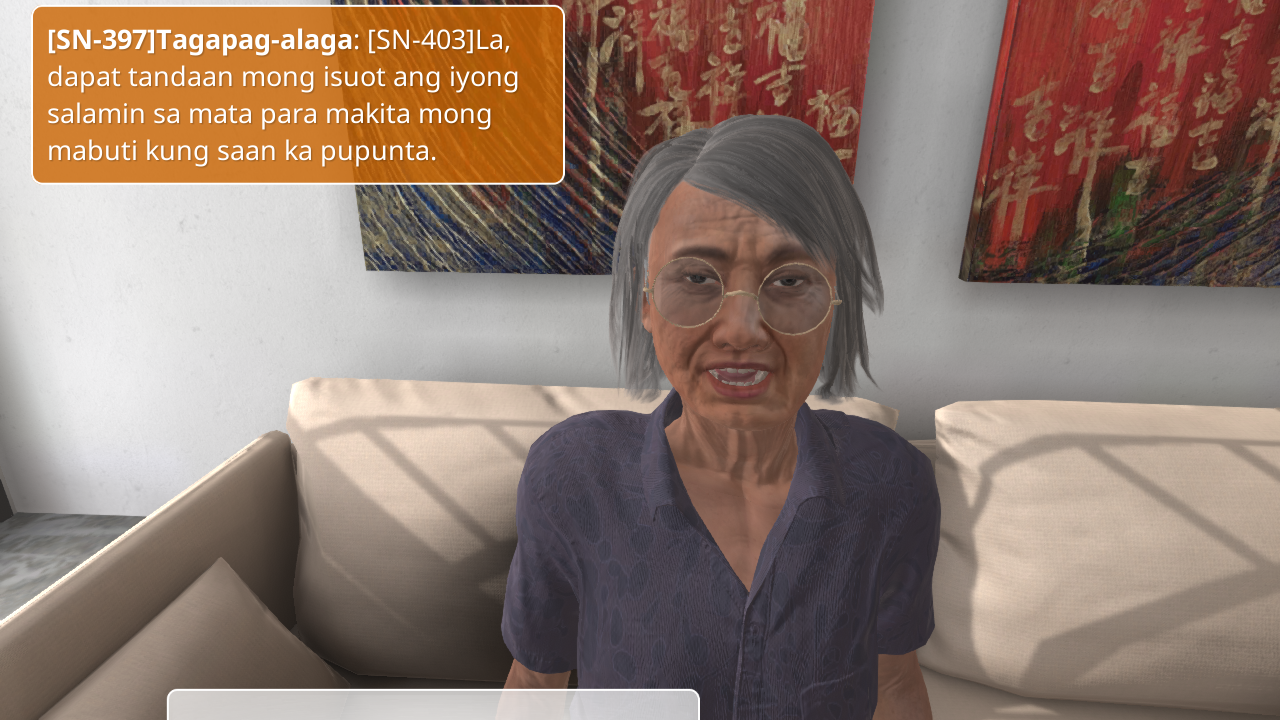Click the blank white panel at the bottom edge
The width and height of the screenshot is (1280, 720).
pos(433,705)
